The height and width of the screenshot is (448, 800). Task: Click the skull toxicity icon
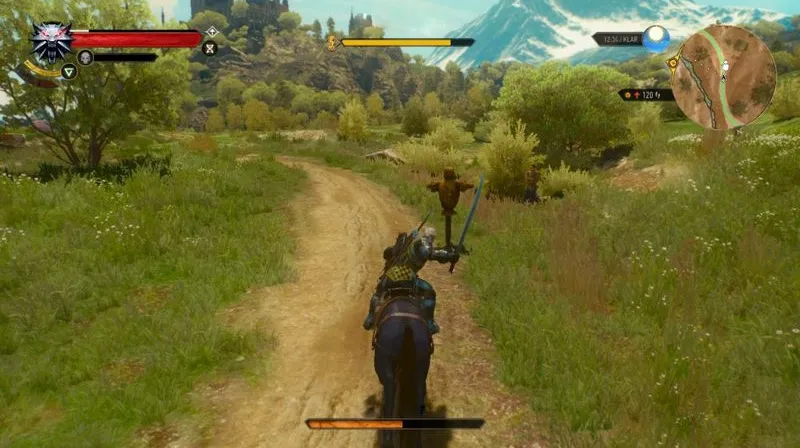click(x=85, y=57)
